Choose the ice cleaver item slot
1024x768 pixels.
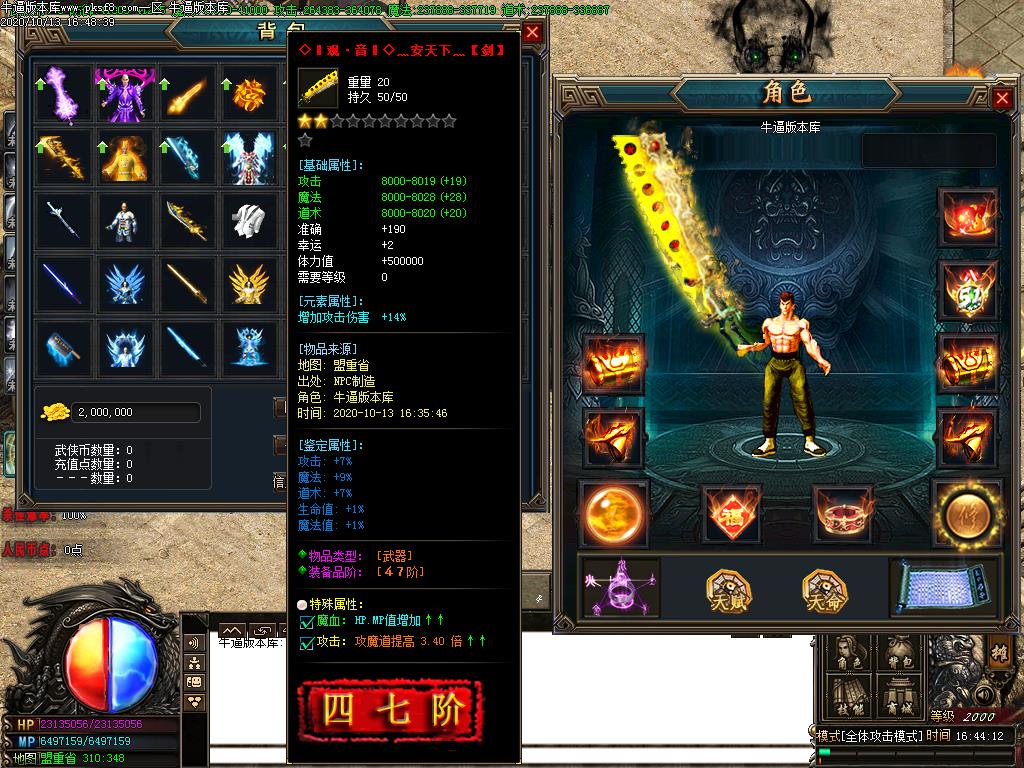point(58,347)
